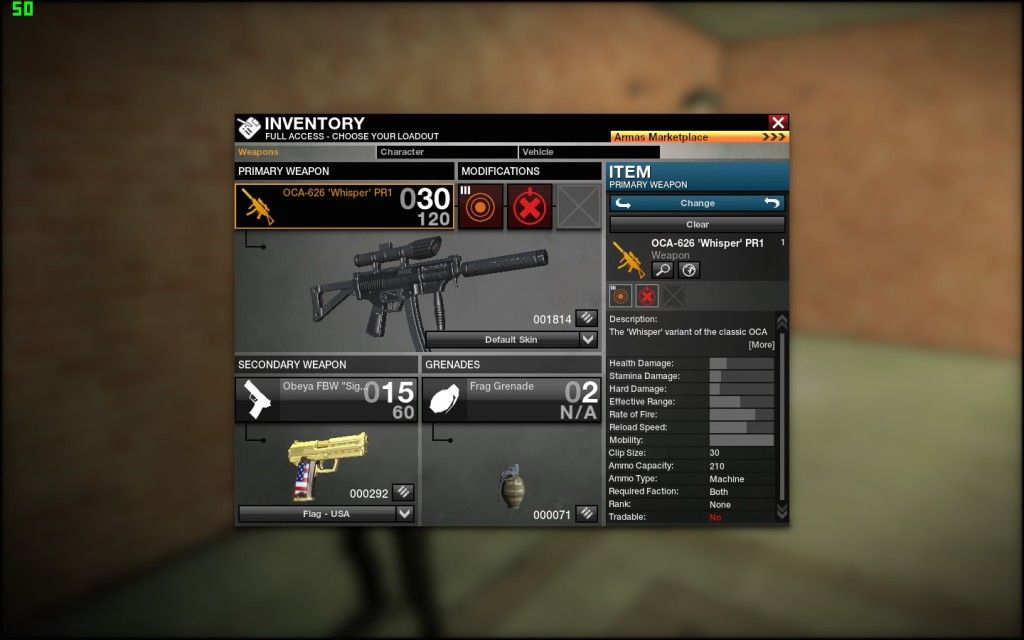Click the magnifying glass inspect icon
Viewport: 1024px width, 640px height.
click(x=662, y=270)
